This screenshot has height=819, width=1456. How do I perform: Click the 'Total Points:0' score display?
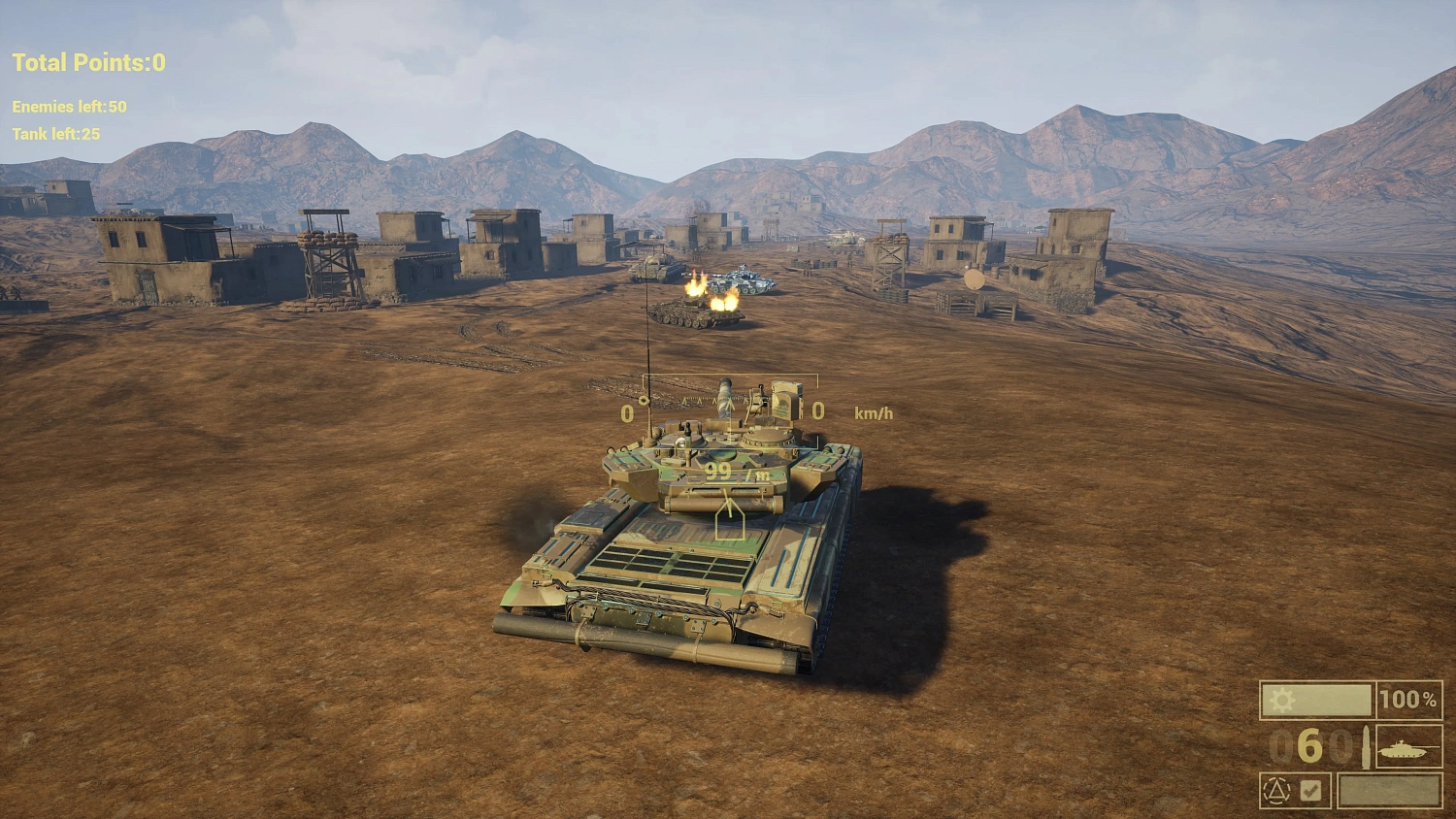85,62
